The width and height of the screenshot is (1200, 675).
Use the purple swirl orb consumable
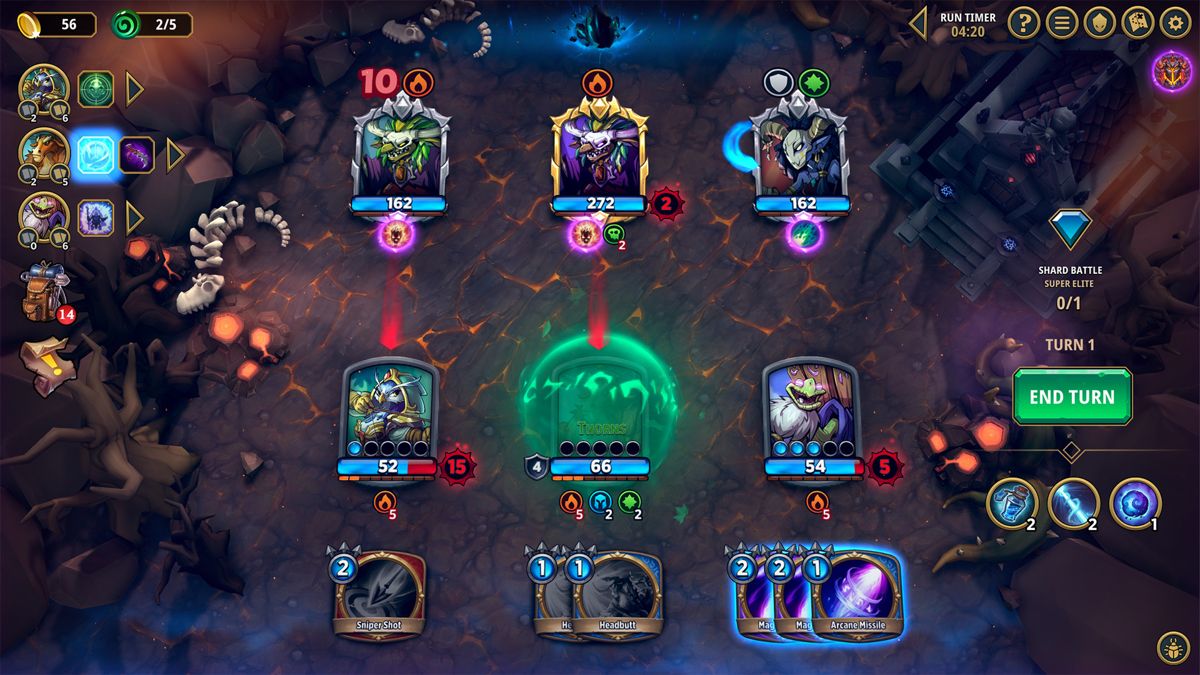[1135, 503]
